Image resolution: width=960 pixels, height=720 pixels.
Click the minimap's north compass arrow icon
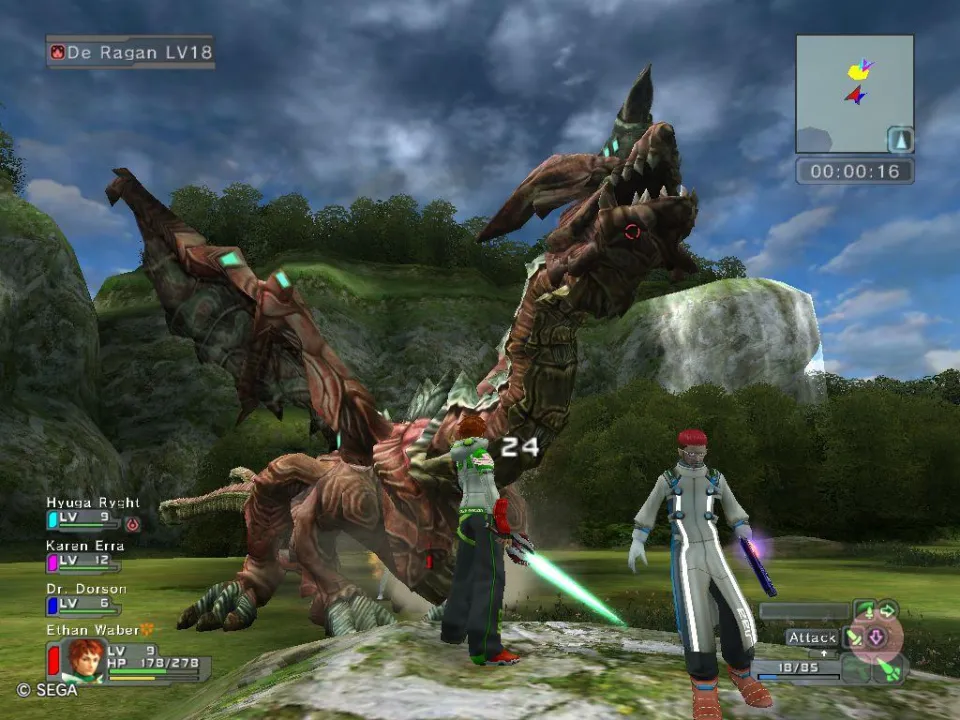[900, 140]
